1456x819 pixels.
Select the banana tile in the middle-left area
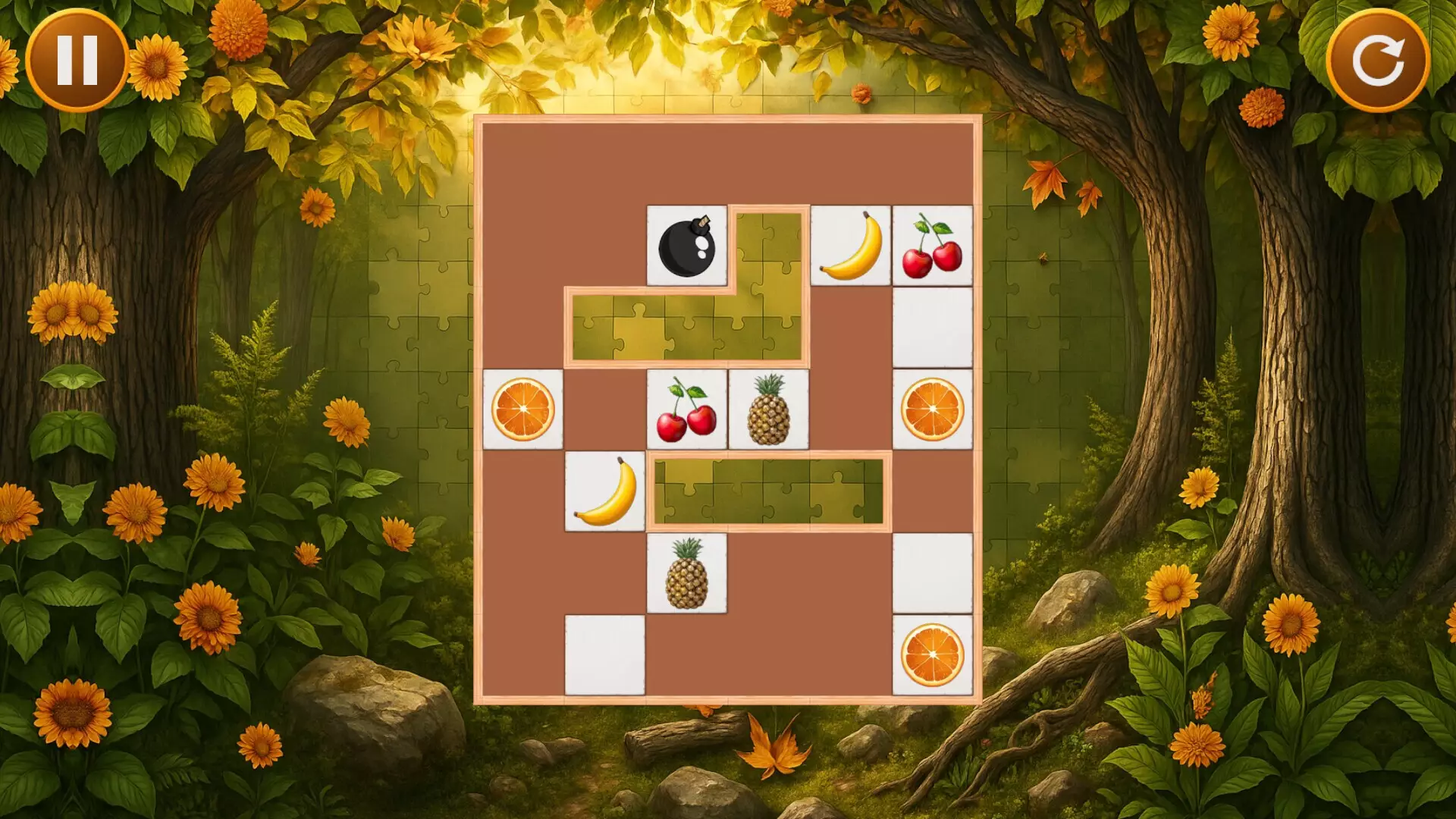click(x=606, y=491)
